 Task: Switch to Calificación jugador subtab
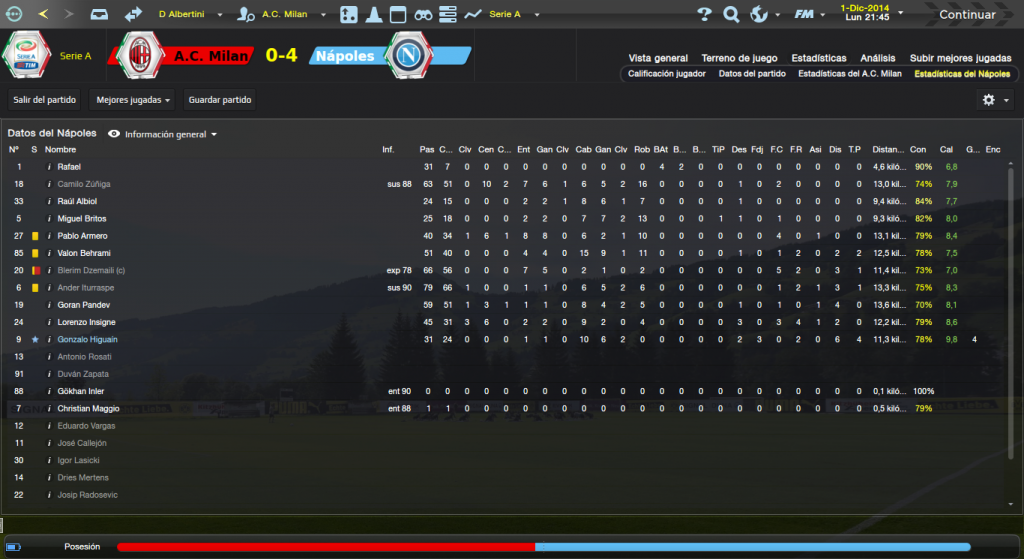pos(667,74)
